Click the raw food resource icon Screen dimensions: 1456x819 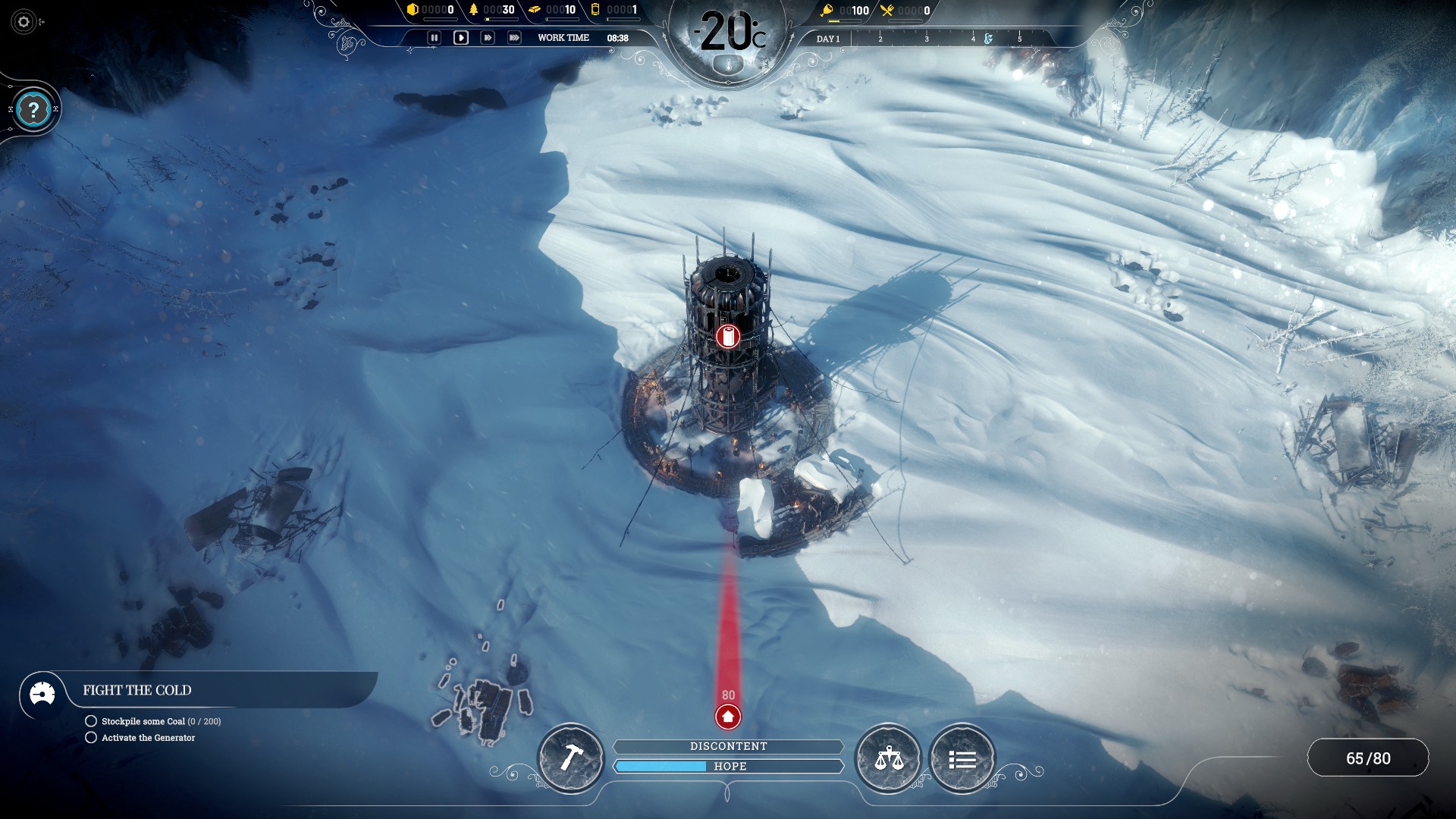[x=827, y=11]
